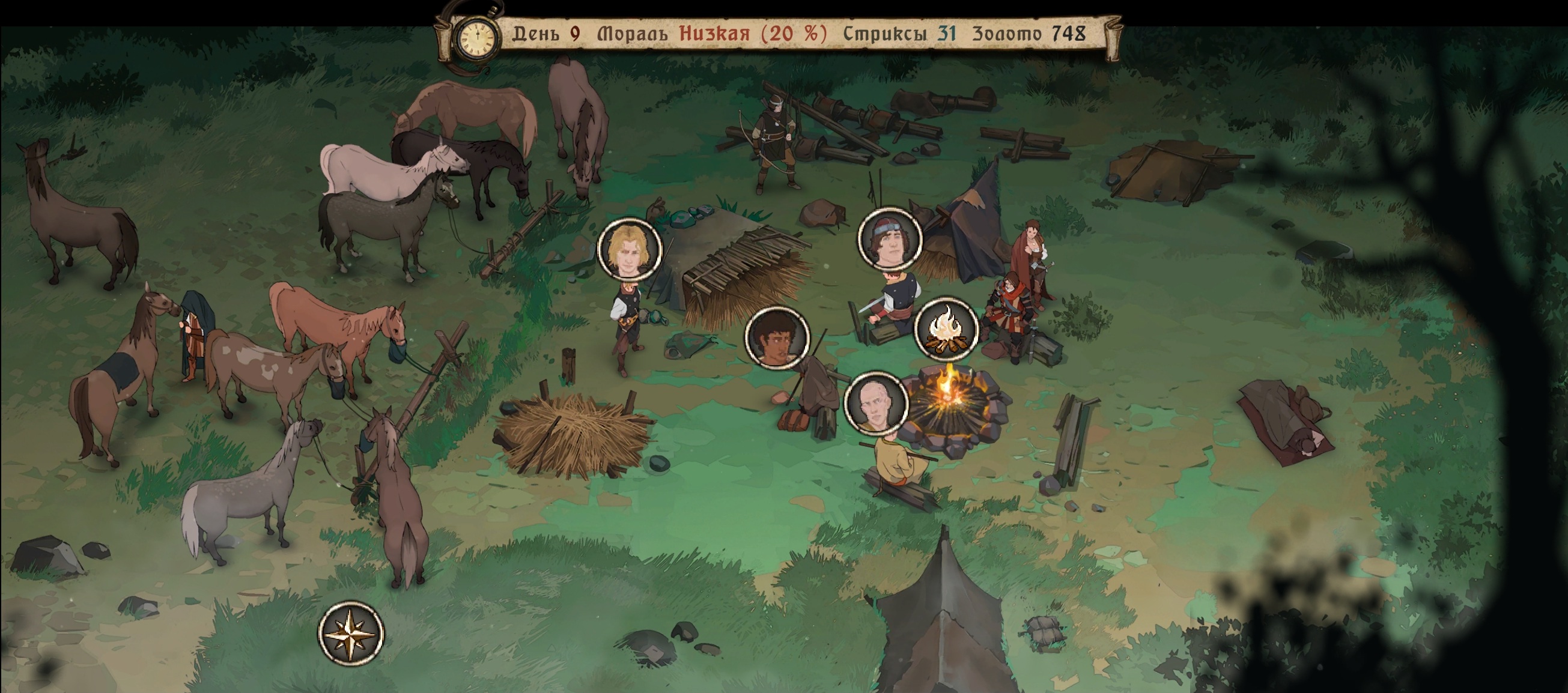Talk to the dark curly-haired character portrait
This screenshot has width=1568, height=693.
point(777,337)
